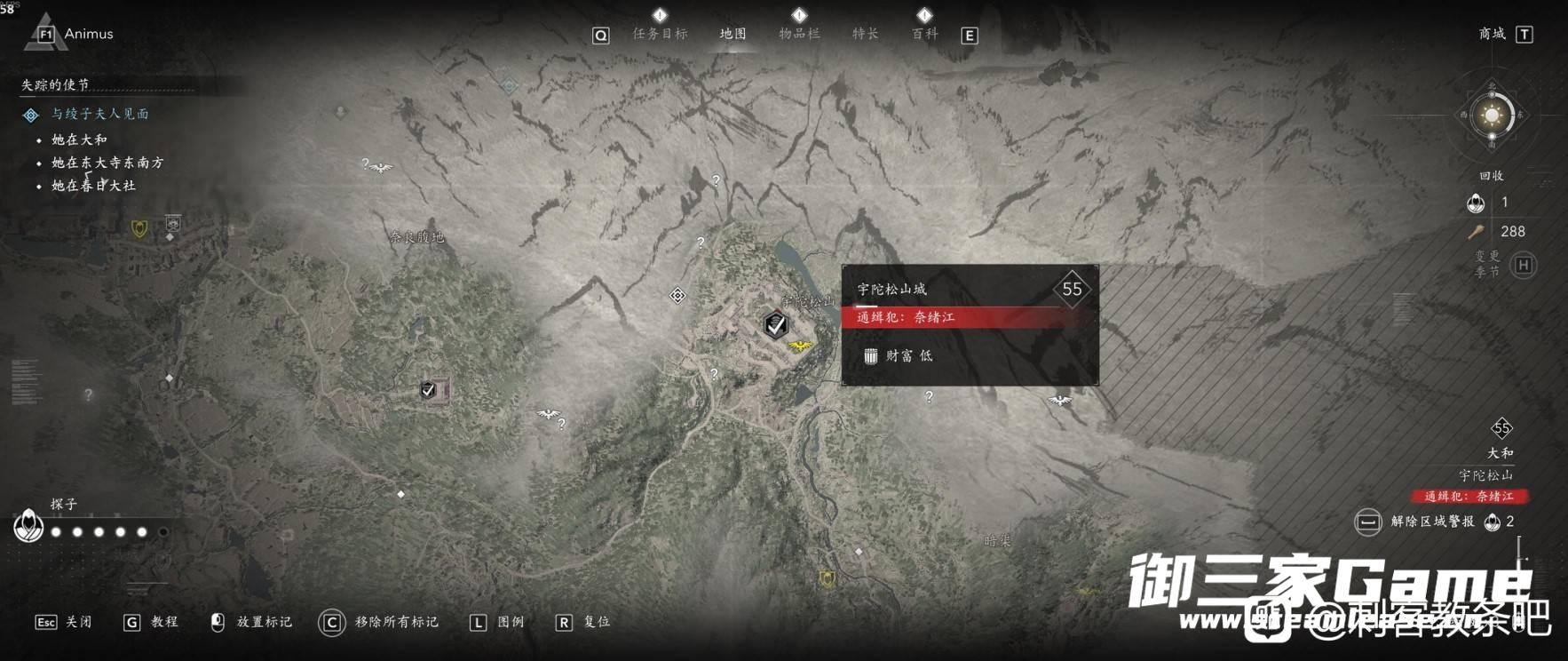
Task: Select the 百科 tab
Action: pos(924,34)
